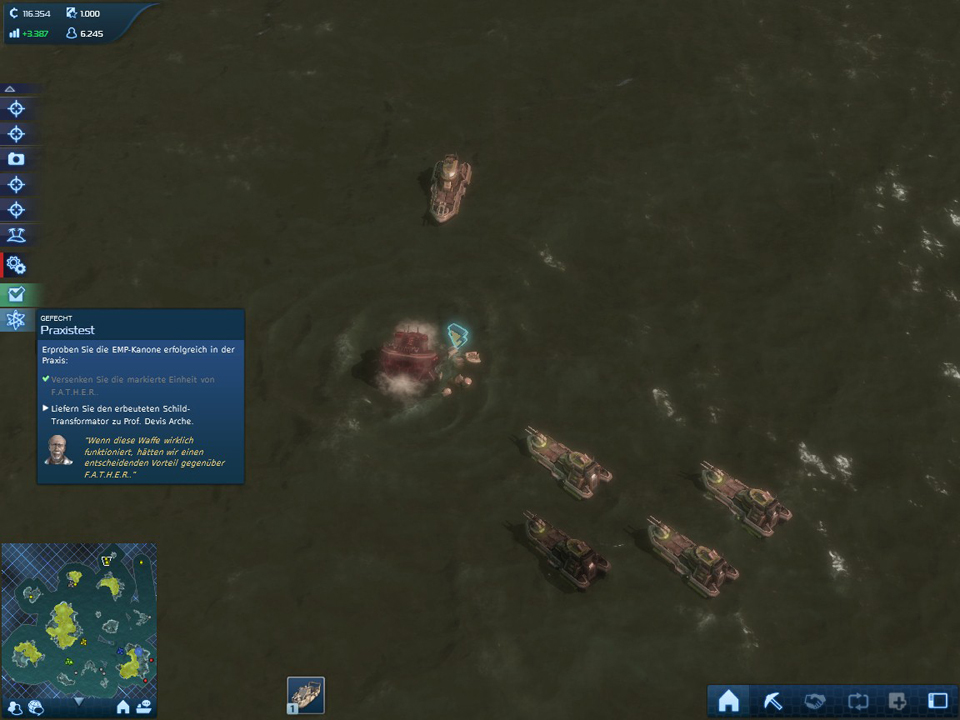
Task: Open the globe chat icon below minimap
Action: tap(36, 707)
